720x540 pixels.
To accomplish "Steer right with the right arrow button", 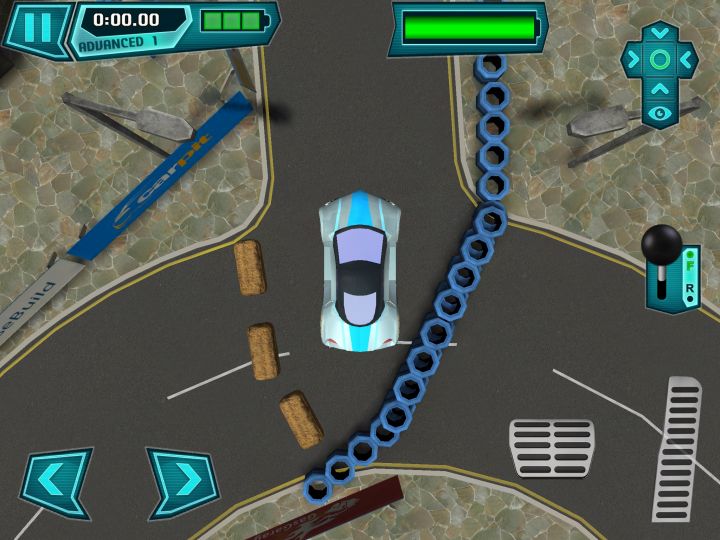I will [x=183, y=483].
